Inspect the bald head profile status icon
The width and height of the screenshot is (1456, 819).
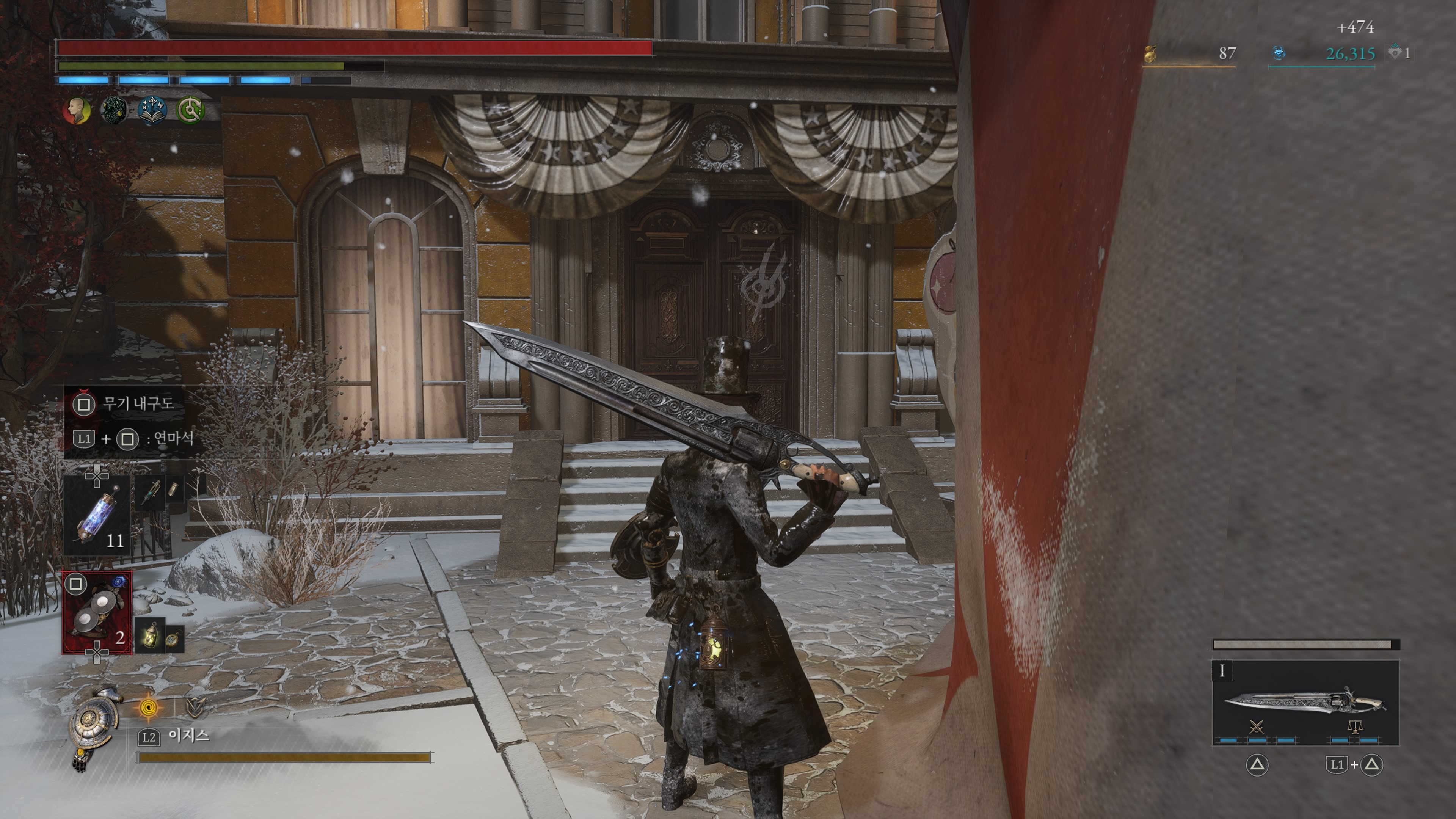tap(77, 110)
